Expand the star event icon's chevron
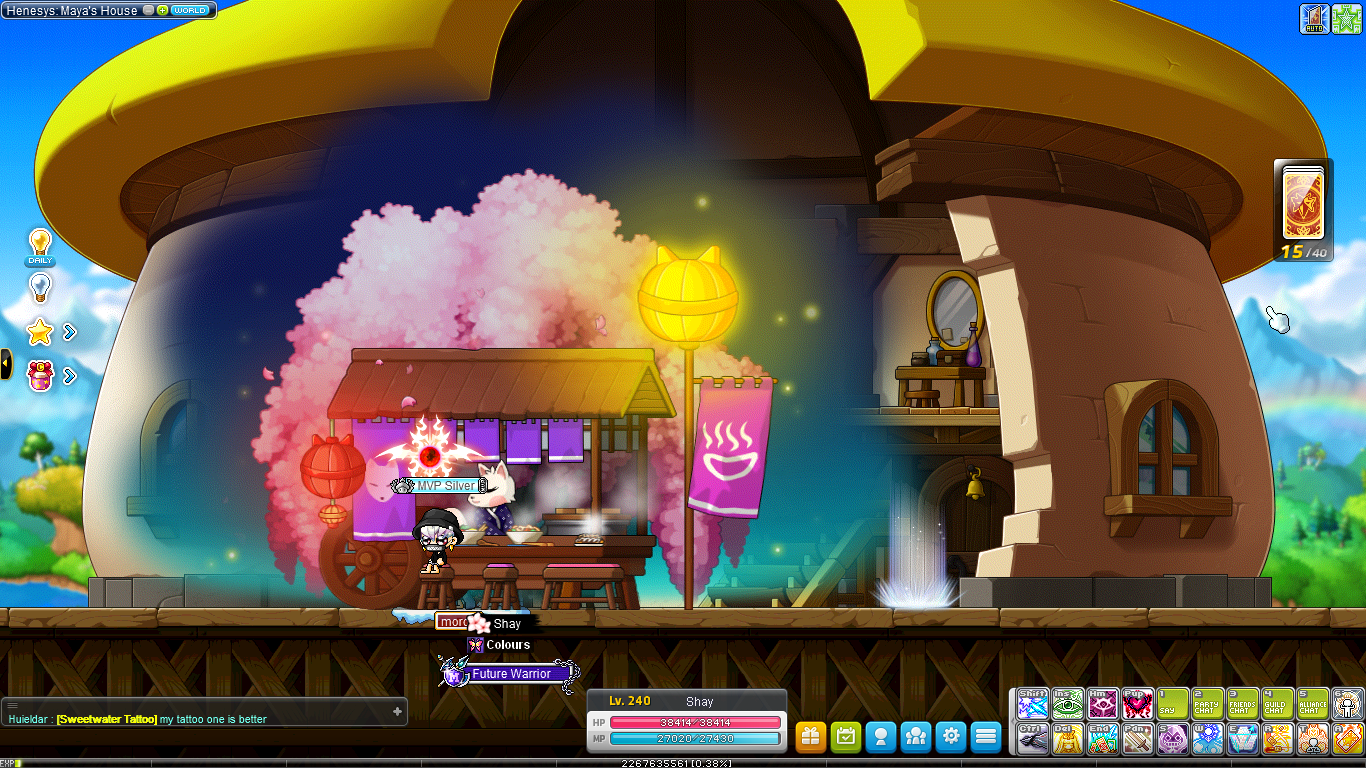Viewport: 1366px width, 768px height. coord(68,333)
